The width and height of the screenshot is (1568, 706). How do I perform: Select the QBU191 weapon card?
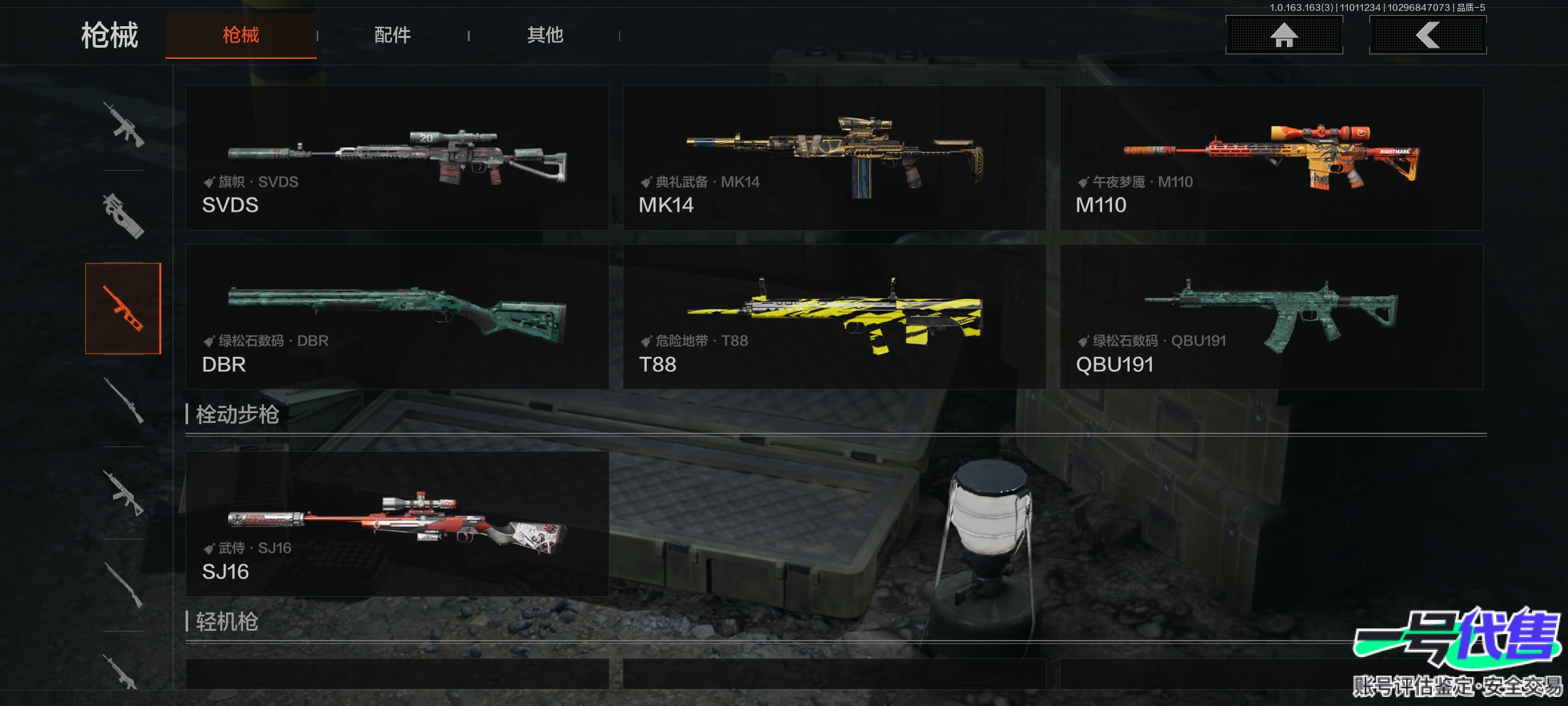click(1271, 317)
